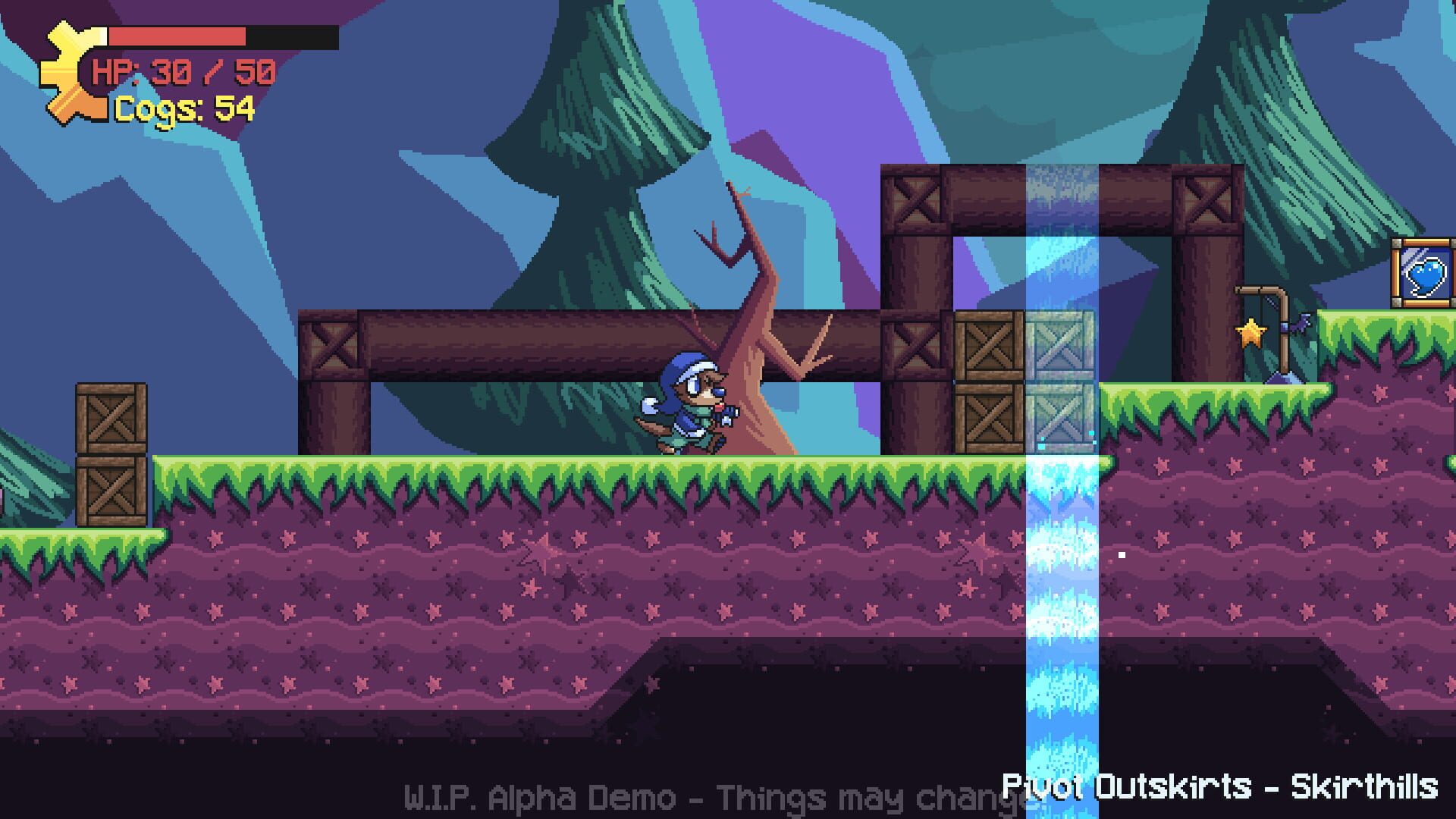The width and height of the screenshot is (1456, 819).
Task: Select the shovel stuck at the pole's base
Action: pyautogui.click(x=1283, y=379)
